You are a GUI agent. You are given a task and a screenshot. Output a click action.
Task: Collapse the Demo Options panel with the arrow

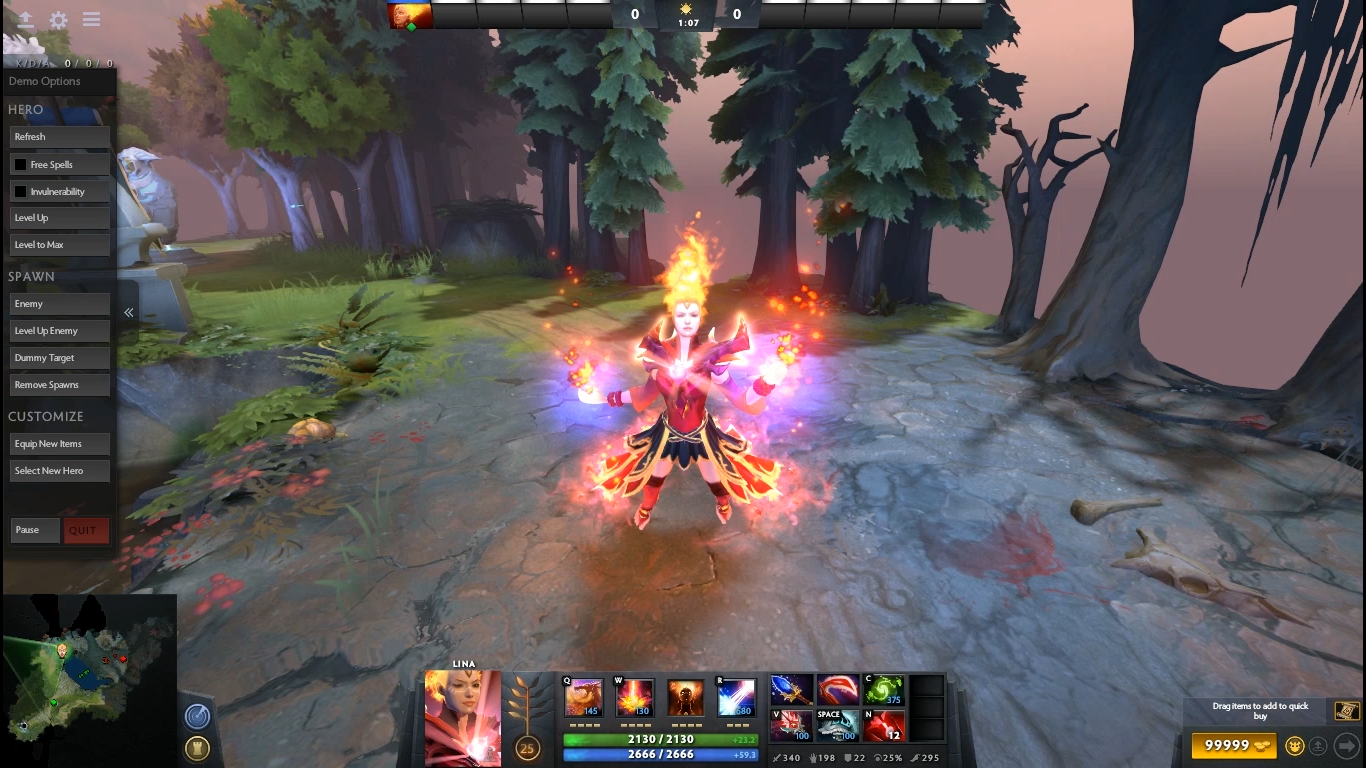point(128,313)
